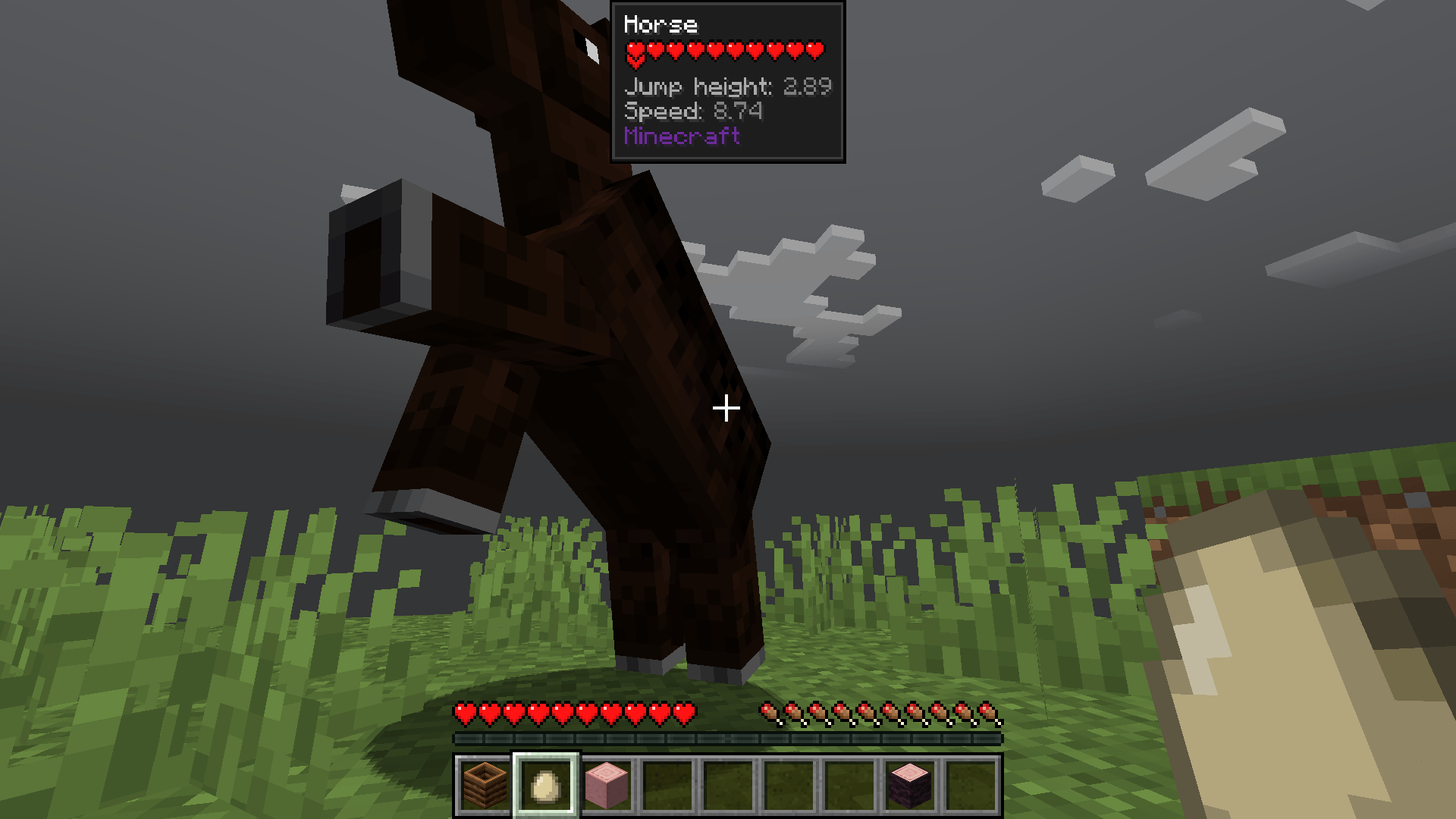Click the Jump height 2.89 stat

point(726,86)
